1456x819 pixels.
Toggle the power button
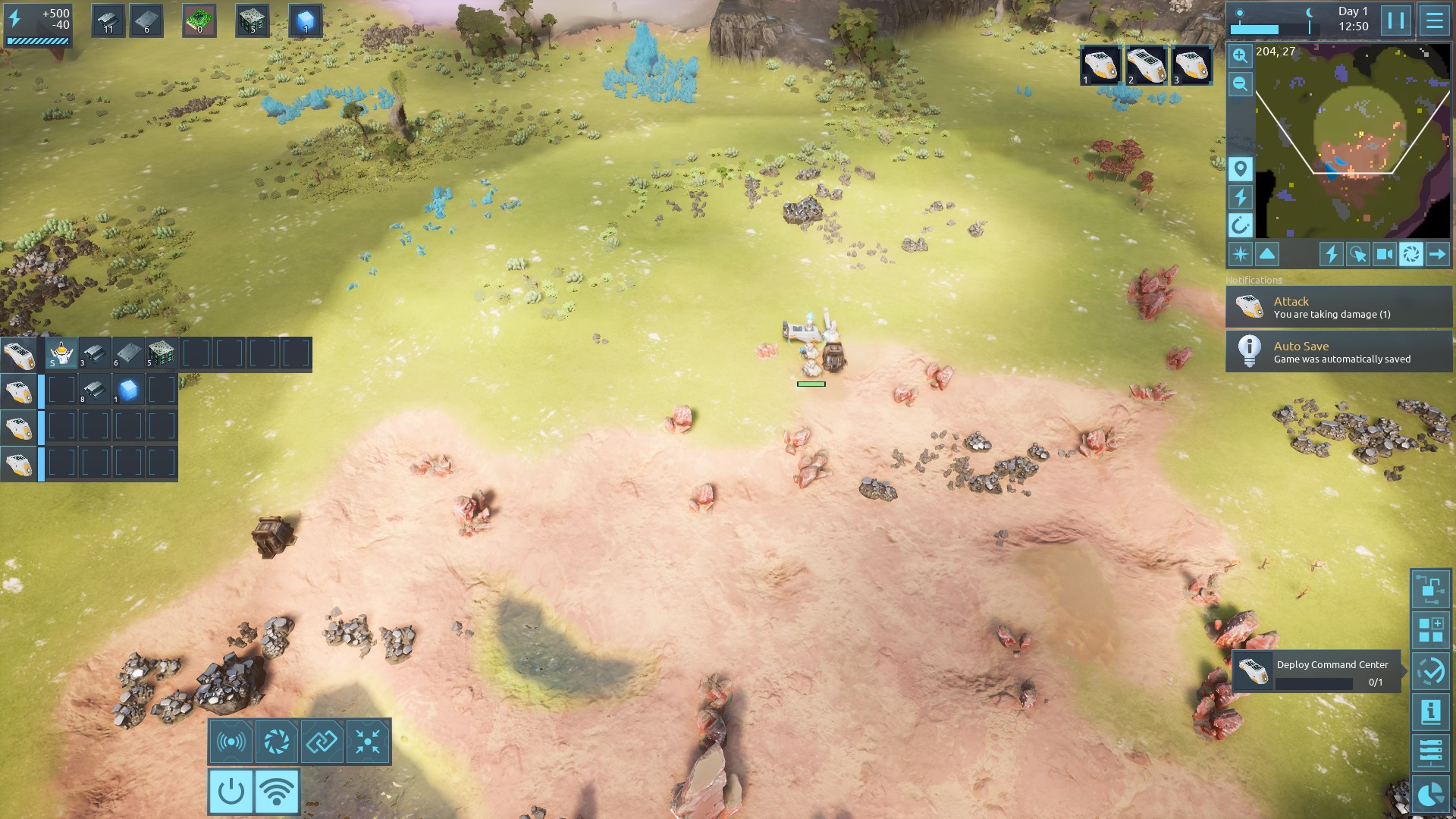(231, 791)
